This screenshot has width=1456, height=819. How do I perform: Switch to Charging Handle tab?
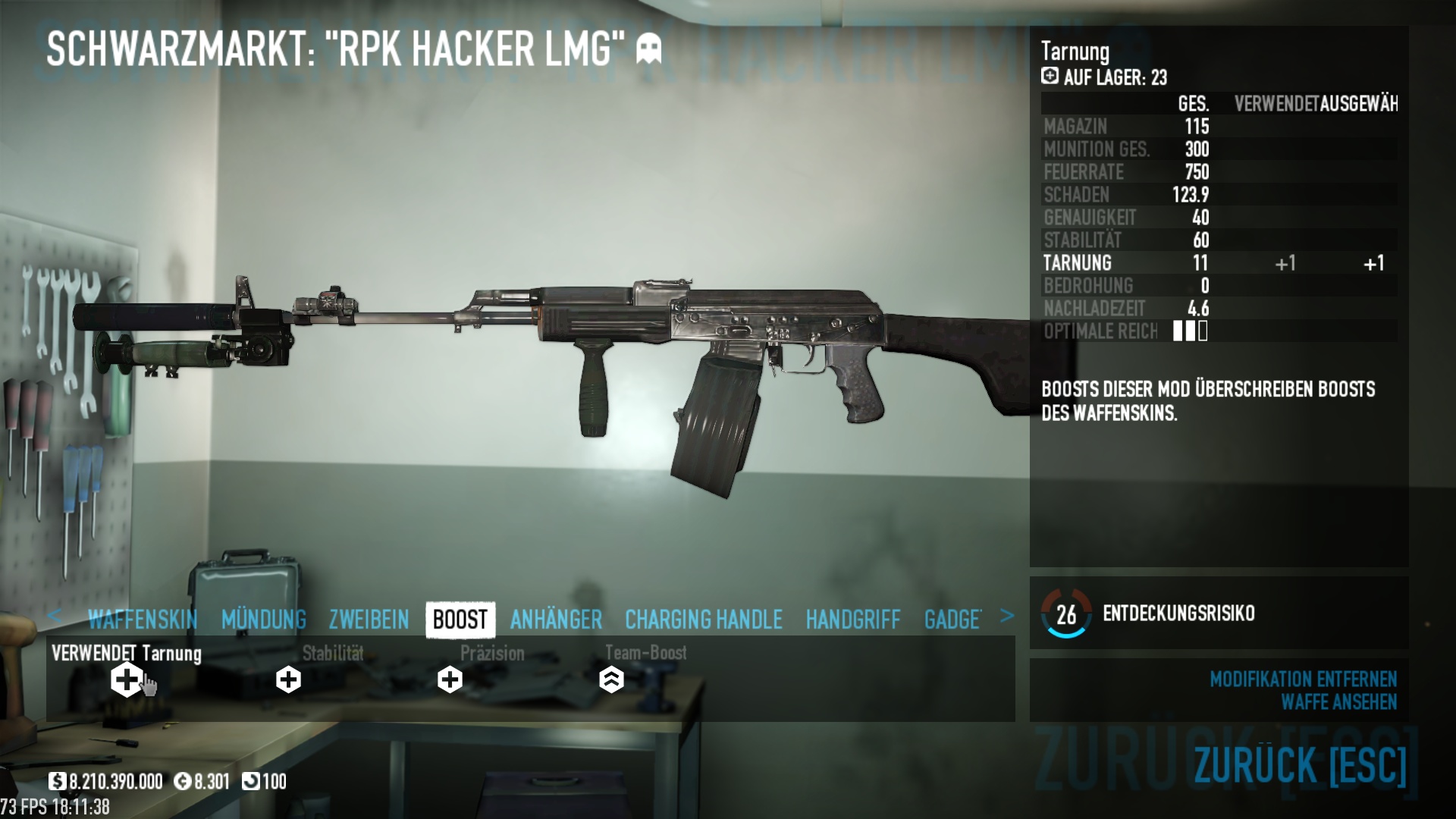click(703, 620)
